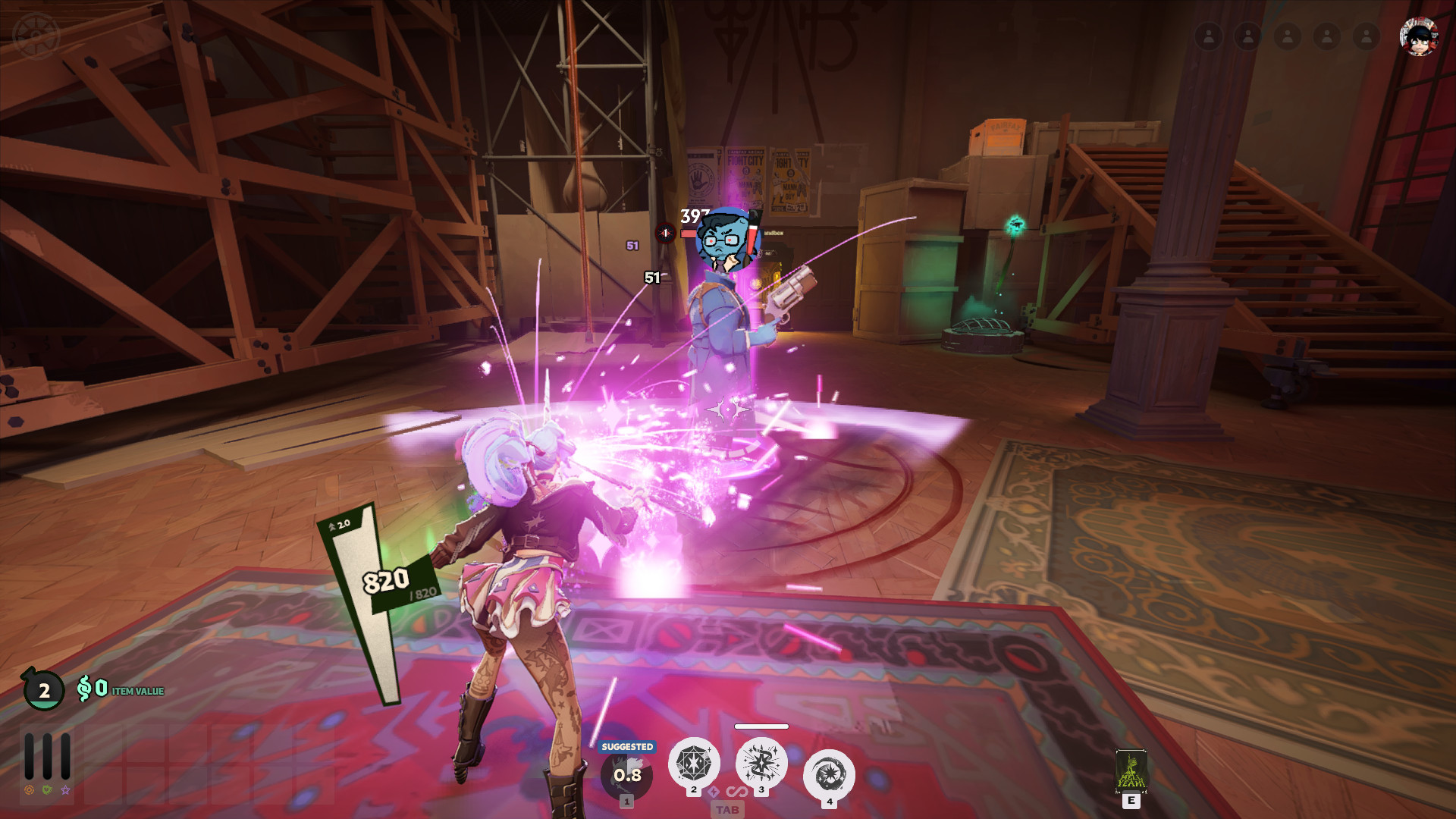Select the green vitality stat icon

click(x=48, y=790)
